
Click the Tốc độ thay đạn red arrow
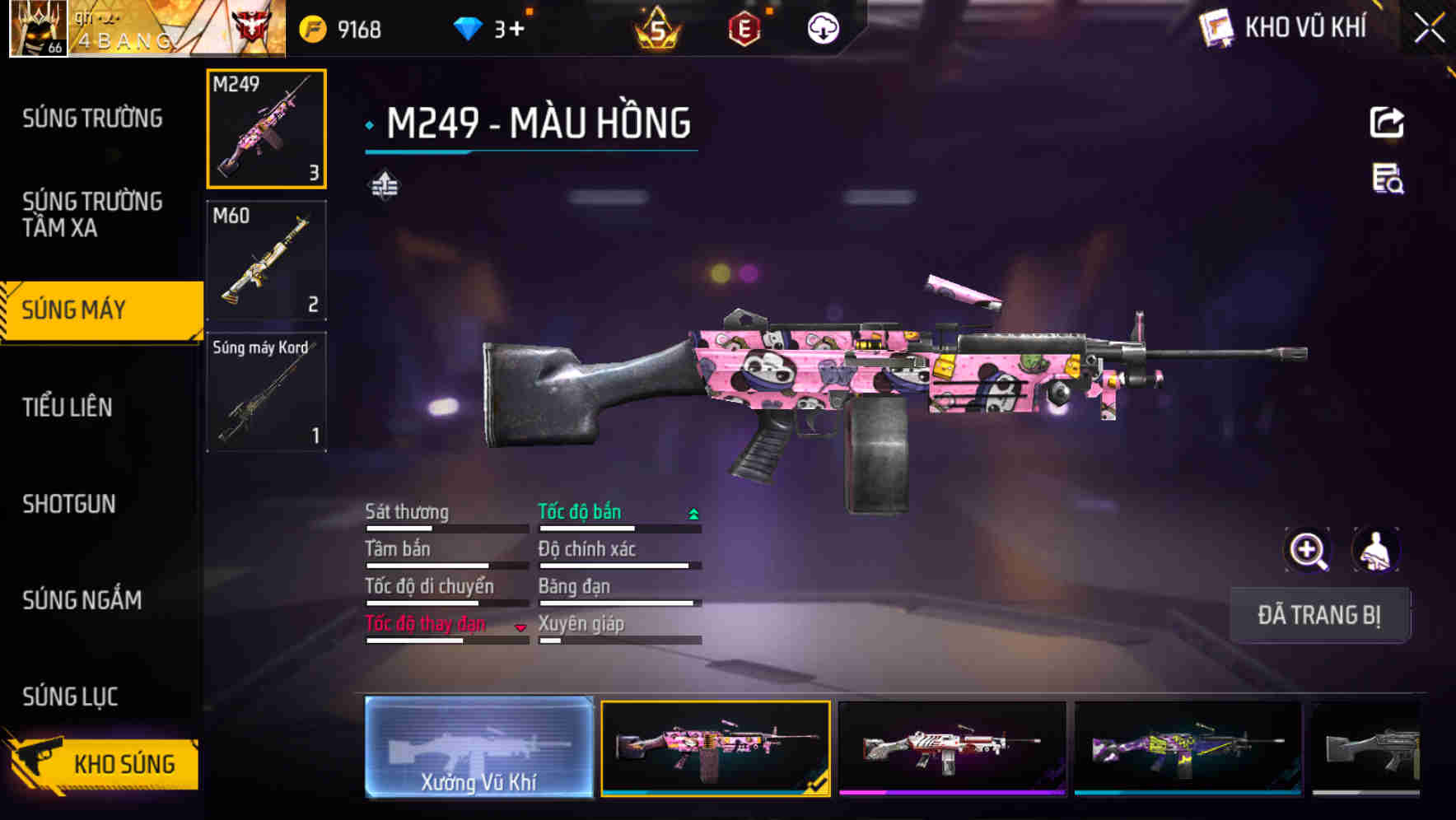pyautogui.click(x=520, y=627)
